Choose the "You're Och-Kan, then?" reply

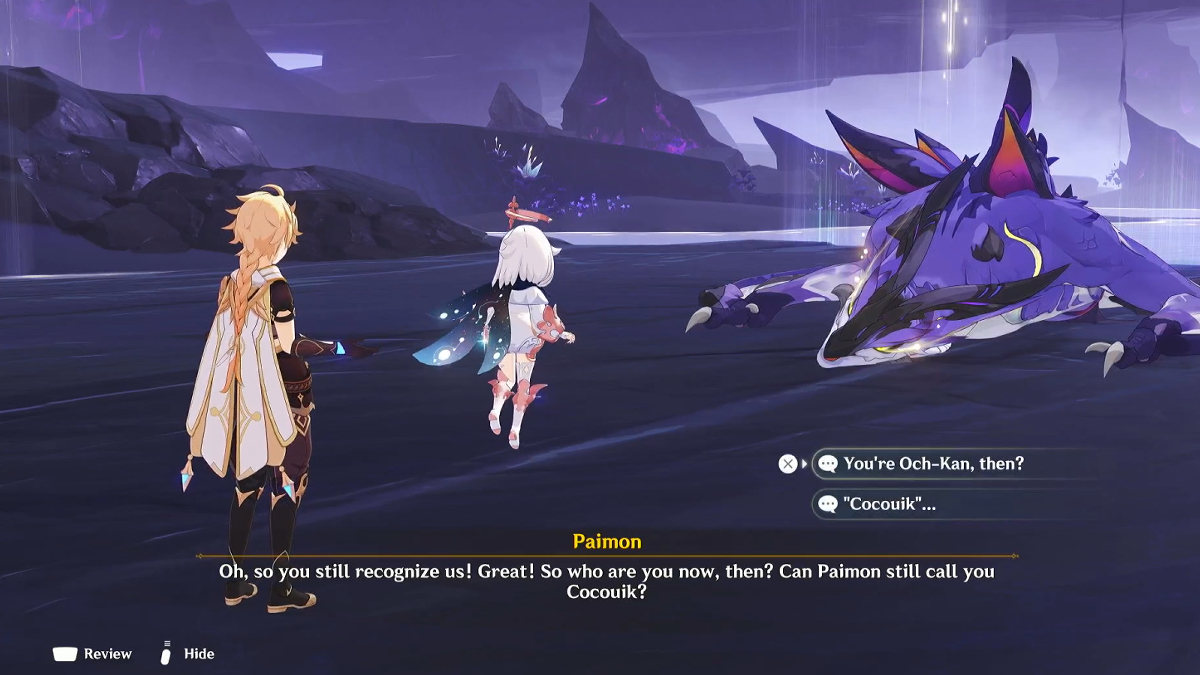[933, 464]
